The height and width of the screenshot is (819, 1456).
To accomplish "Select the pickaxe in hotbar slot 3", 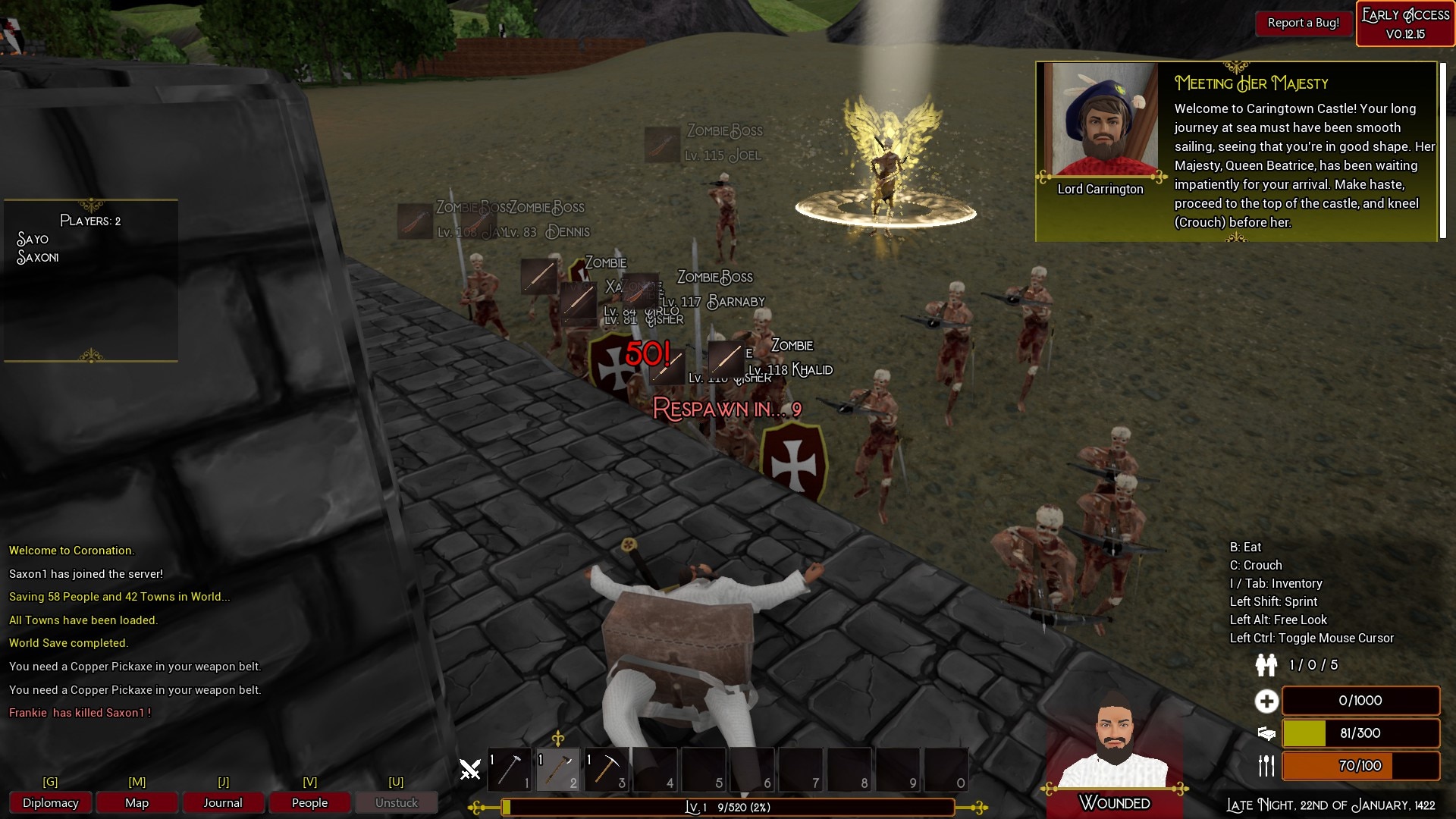I will 607,769.
